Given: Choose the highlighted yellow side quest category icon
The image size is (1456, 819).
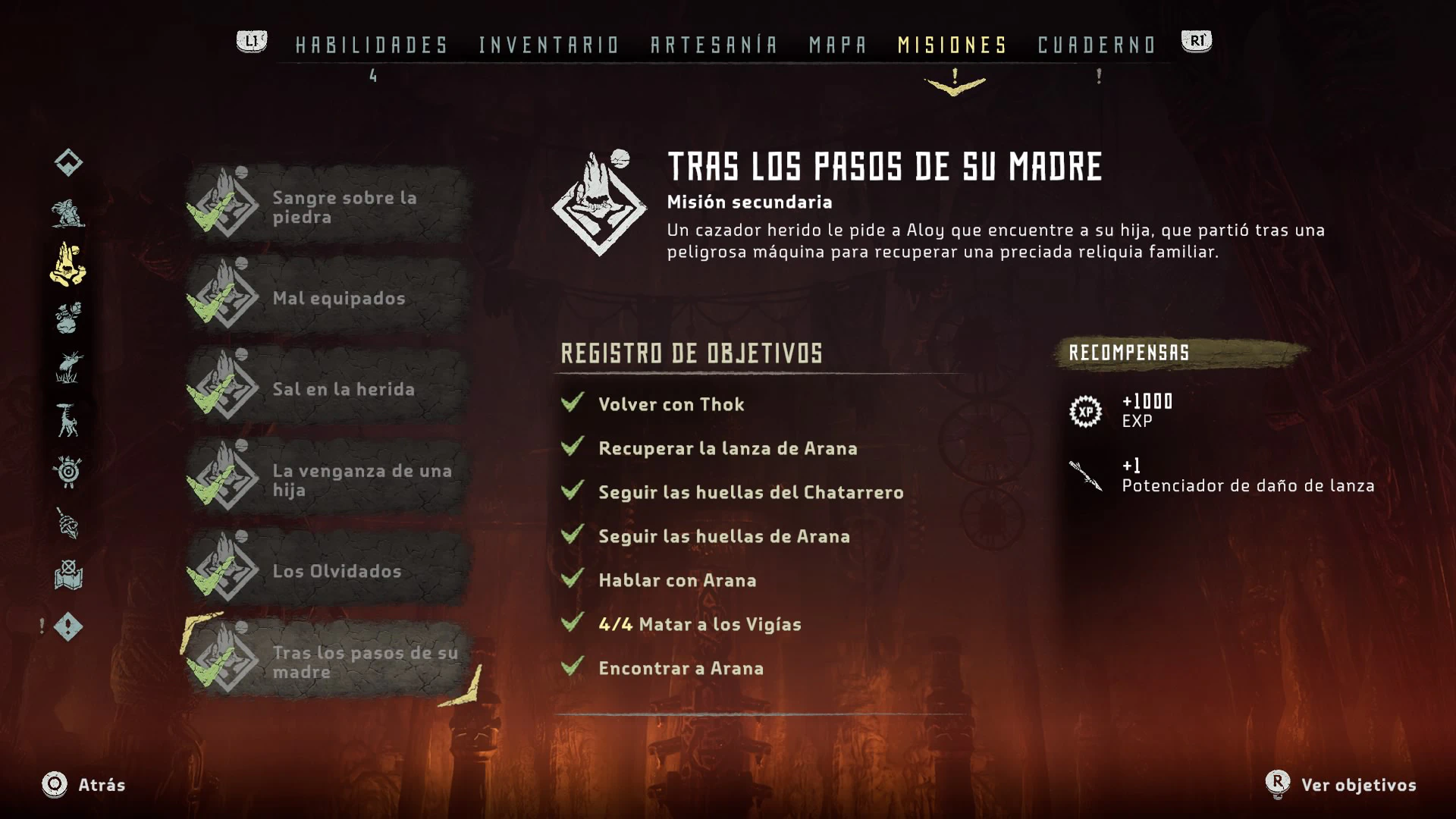Looking at the screenshot, I should [x=68, y=265].
